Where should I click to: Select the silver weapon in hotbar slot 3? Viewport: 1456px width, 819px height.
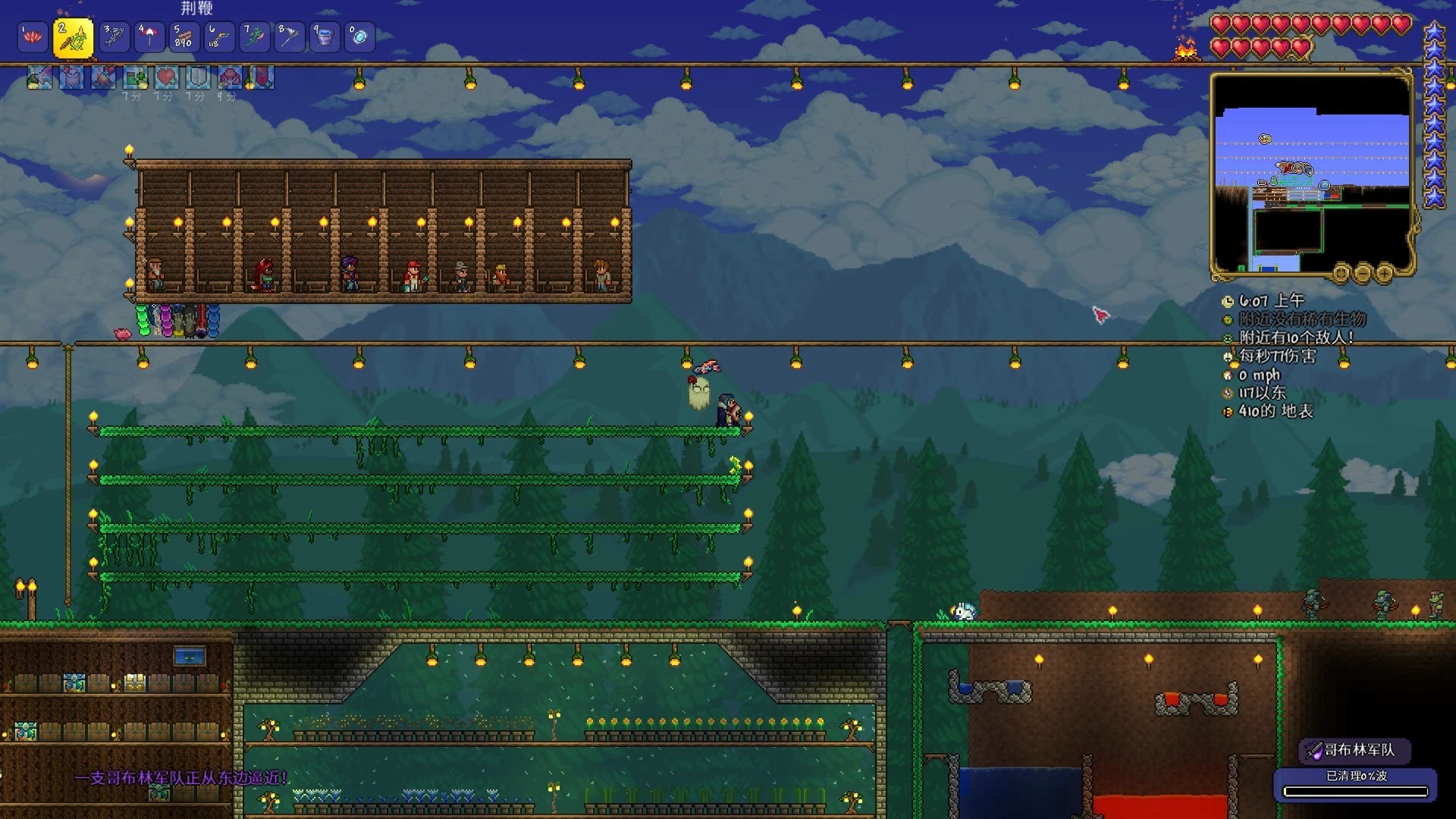pos(114,36)
